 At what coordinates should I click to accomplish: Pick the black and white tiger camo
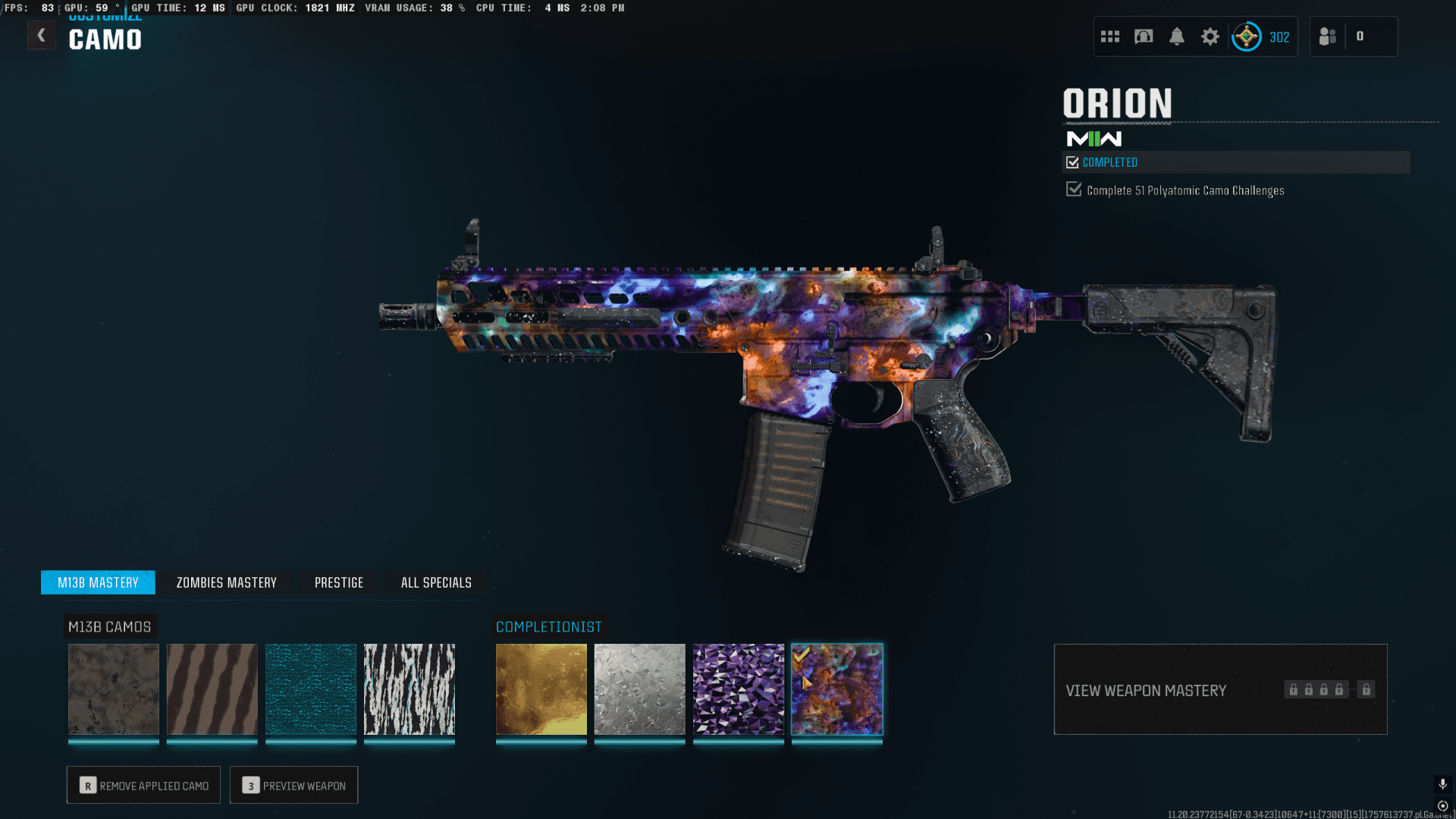tap(409, 689)
